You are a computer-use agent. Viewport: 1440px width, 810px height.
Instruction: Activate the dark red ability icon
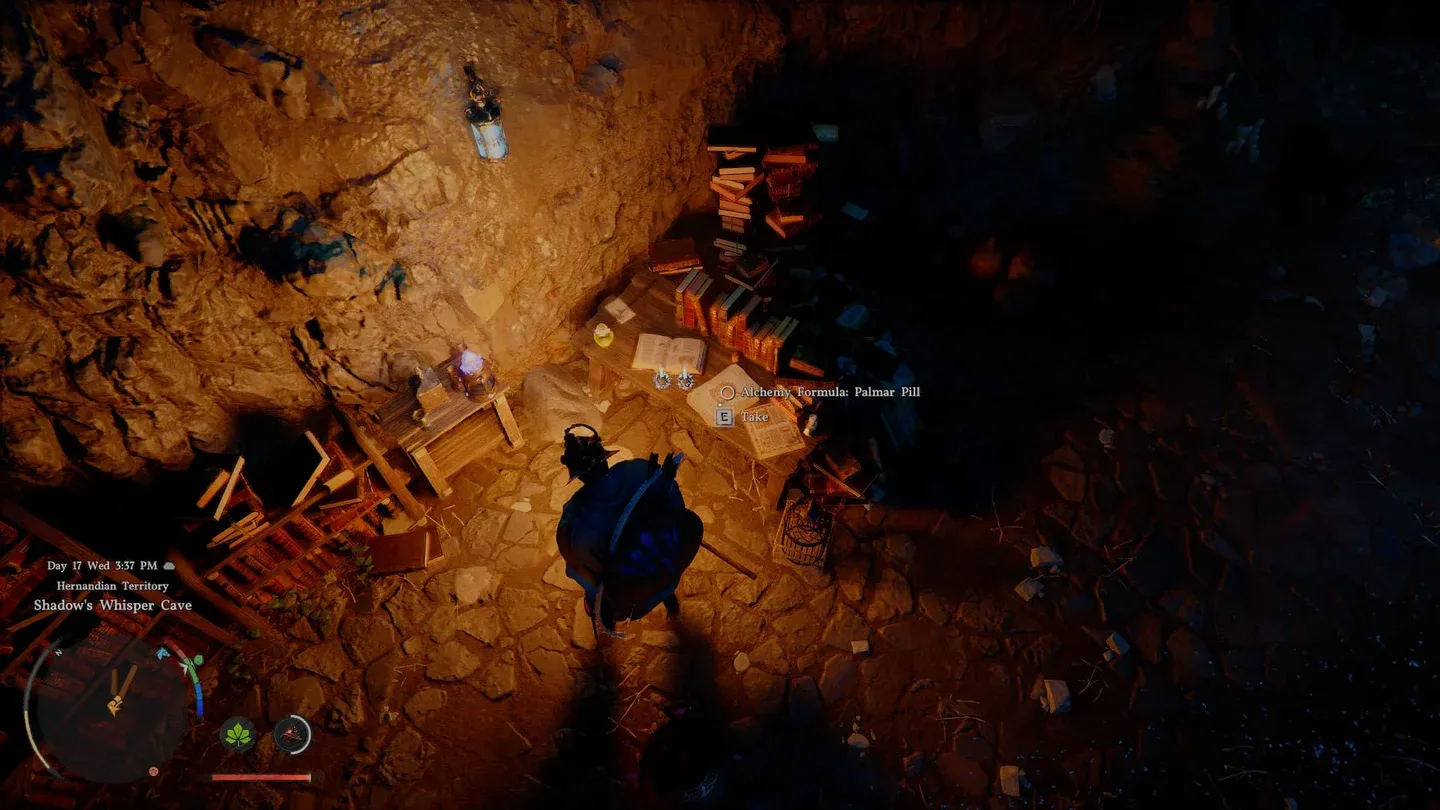point(292,735)
